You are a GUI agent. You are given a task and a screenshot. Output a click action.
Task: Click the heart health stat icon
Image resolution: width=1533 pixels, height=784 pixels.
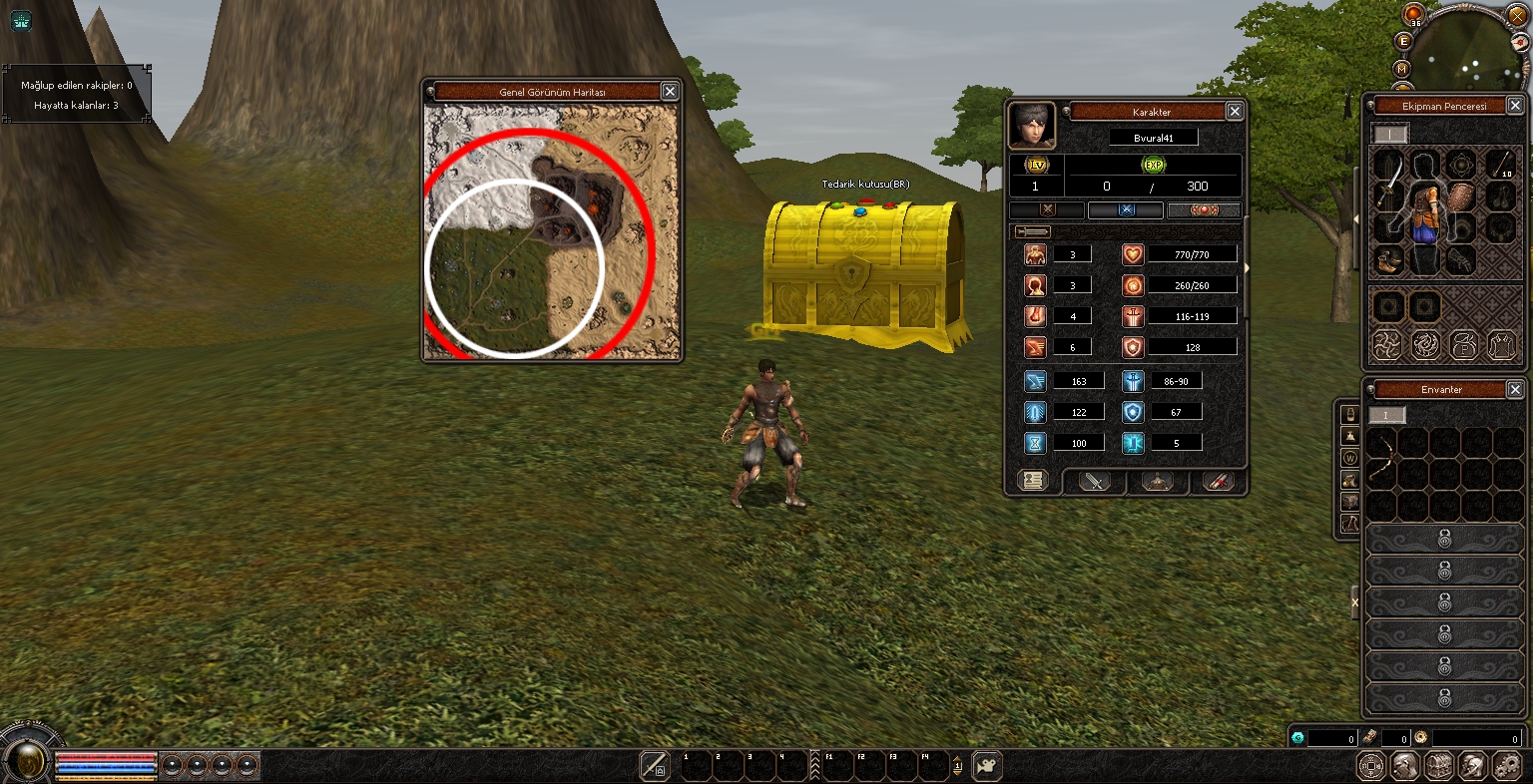1132,252
